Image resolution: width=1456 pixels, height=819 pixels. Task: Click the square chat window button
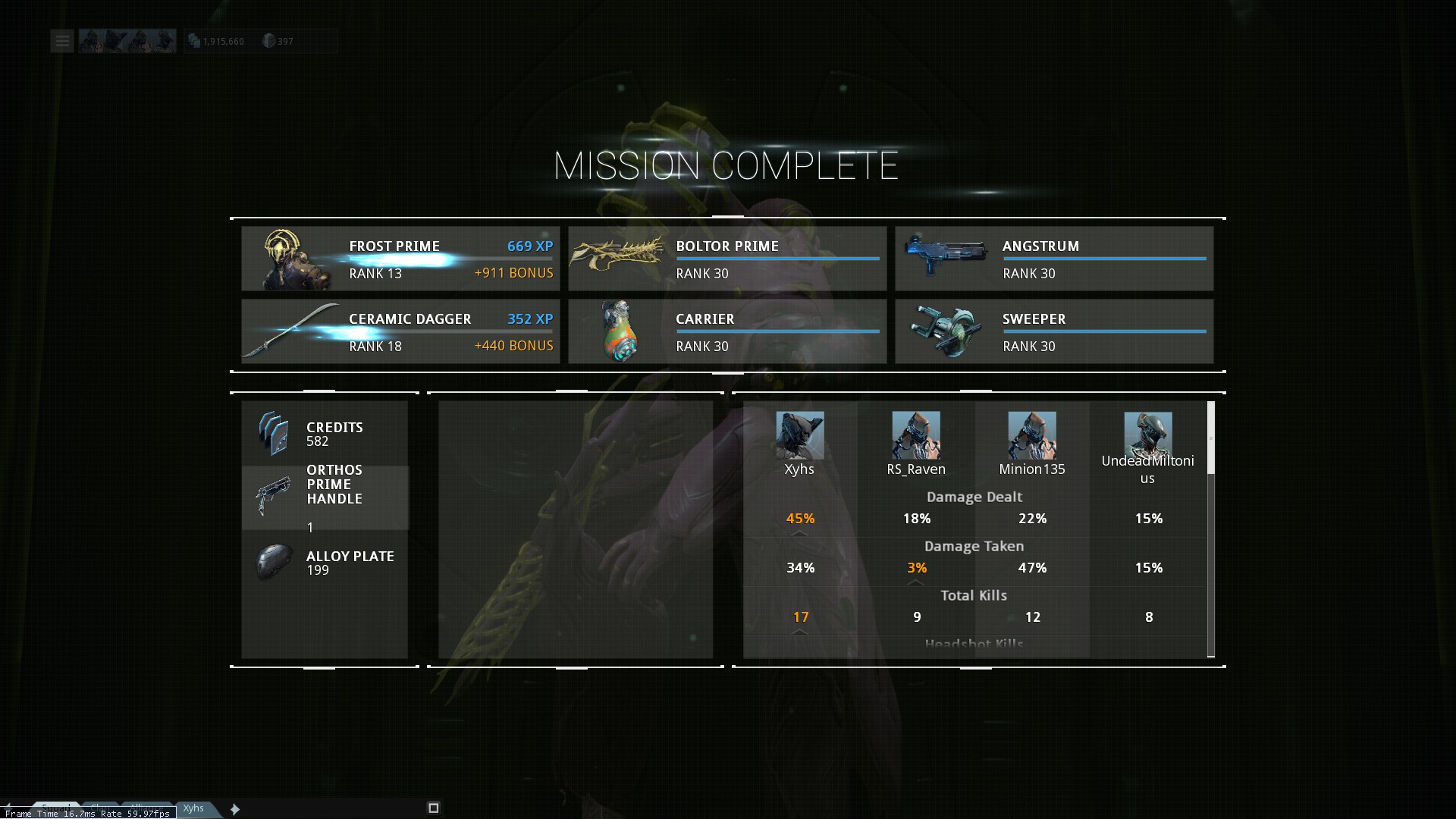(434, 808)
